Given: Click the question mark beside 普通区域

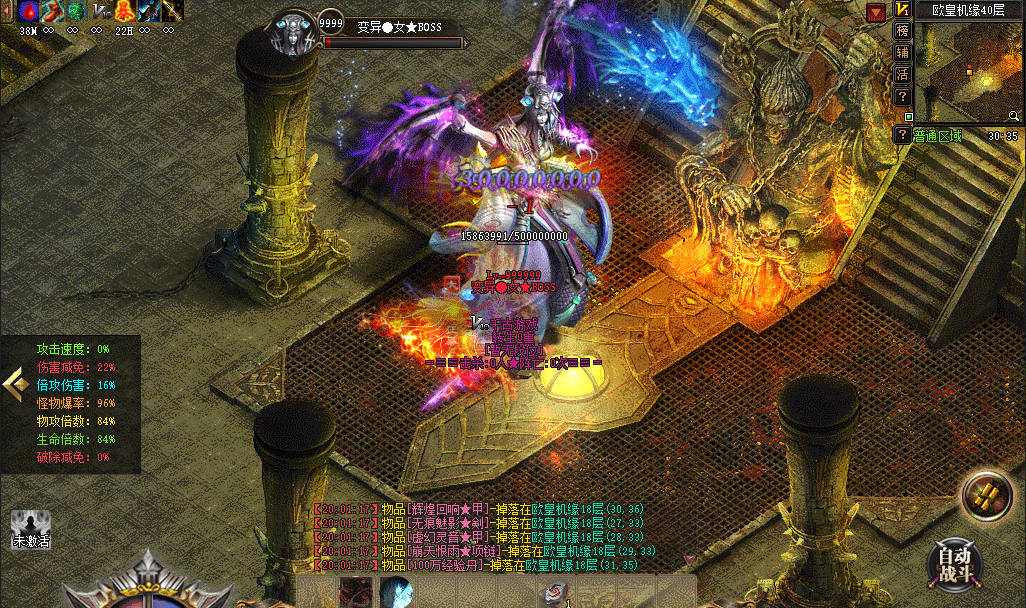Looking at the screenshot, I should tap(902, 135).
